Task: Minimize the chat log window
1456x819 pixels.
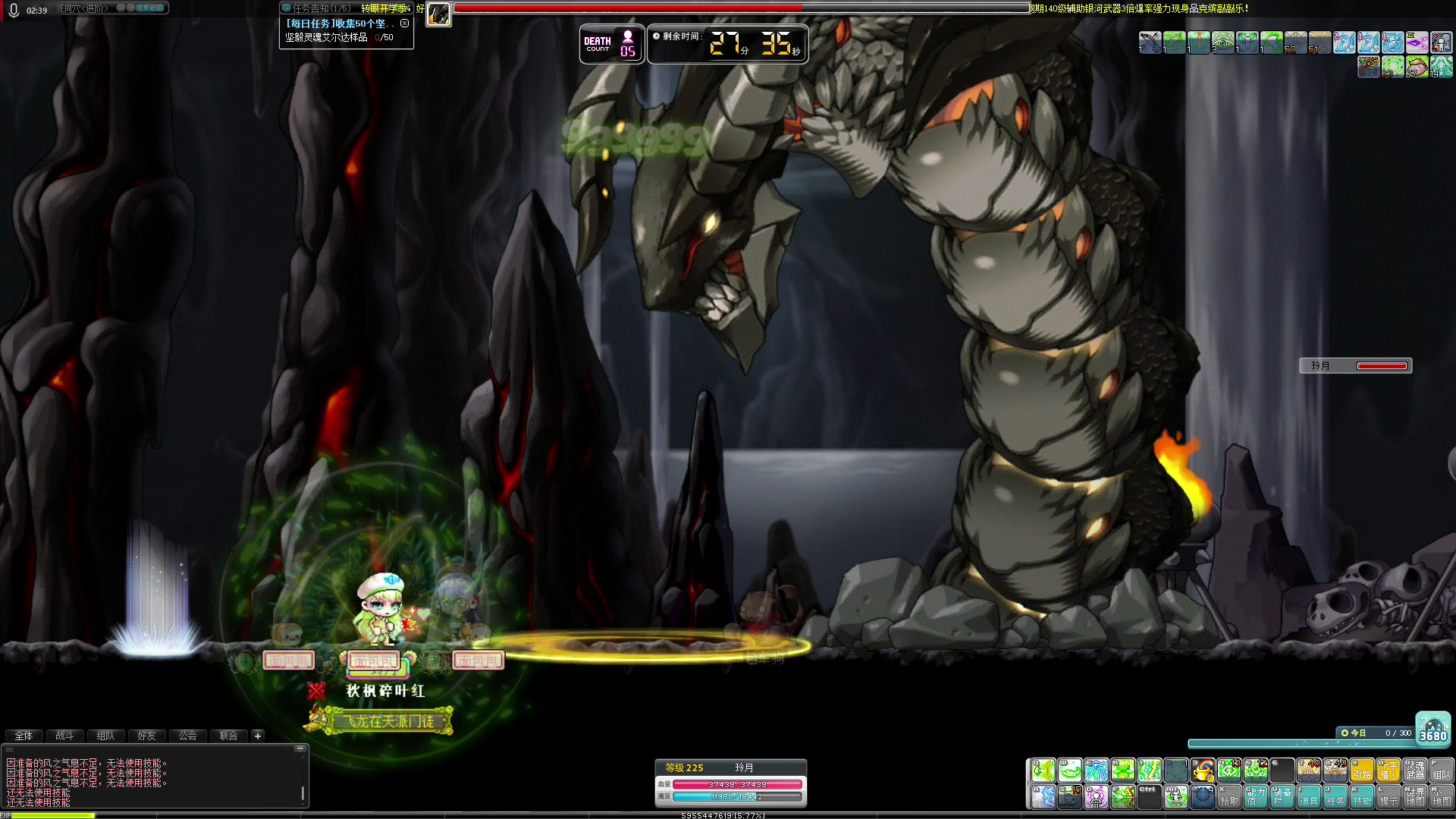Action: click(300, 748)
